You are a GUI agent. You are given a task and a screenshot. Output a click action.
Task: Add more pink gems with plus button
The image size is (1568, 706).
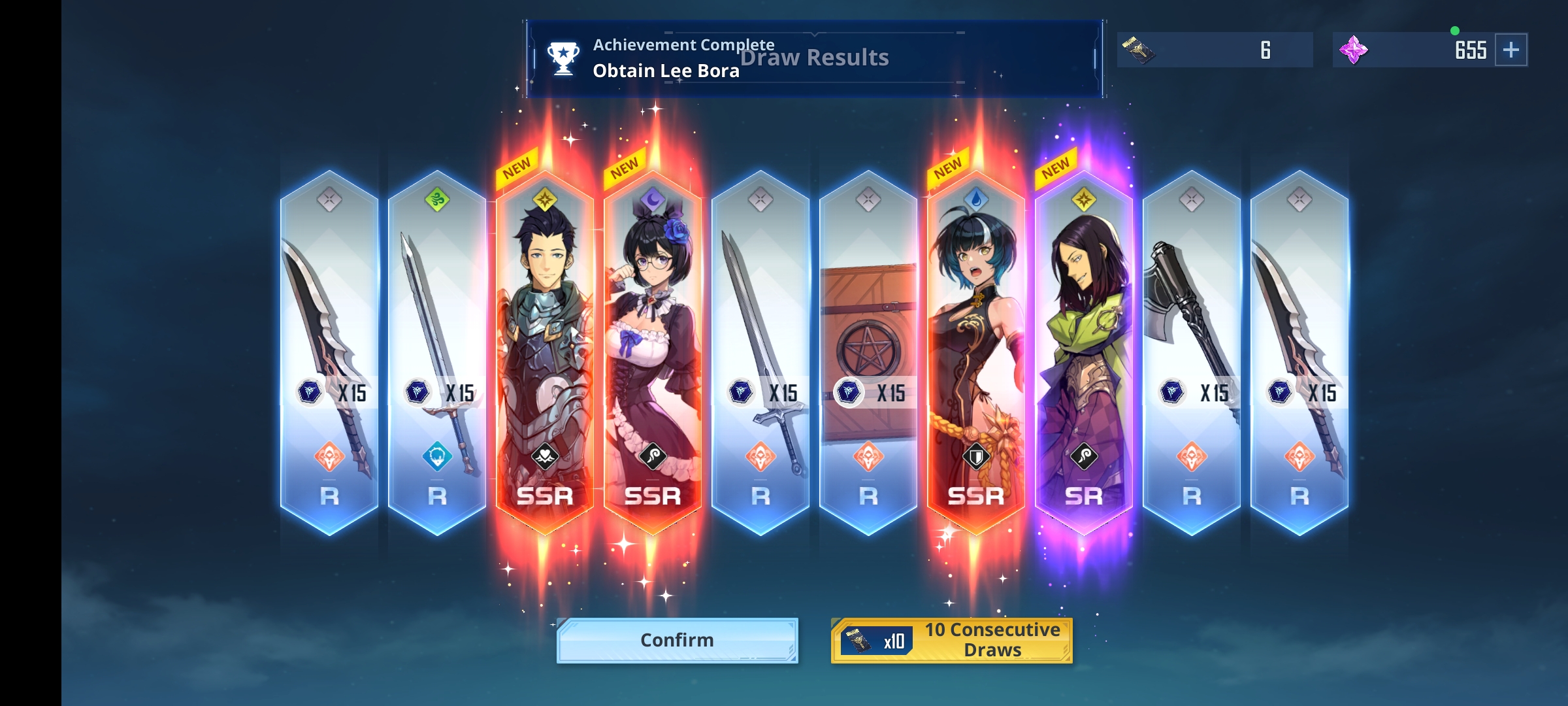click(1511, 50)
